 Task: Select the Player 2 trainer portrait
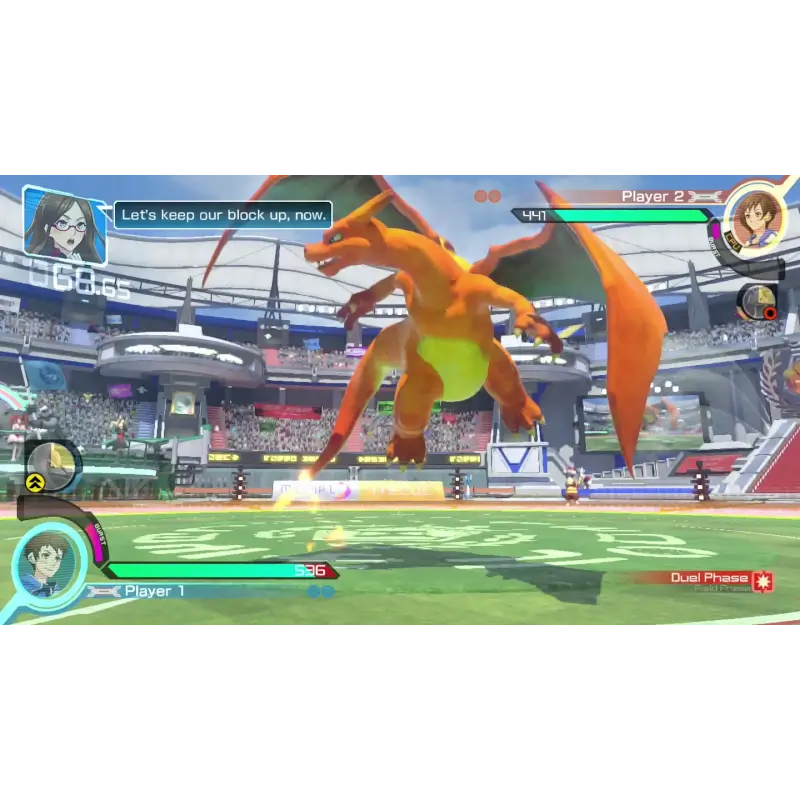coord(754,217)
